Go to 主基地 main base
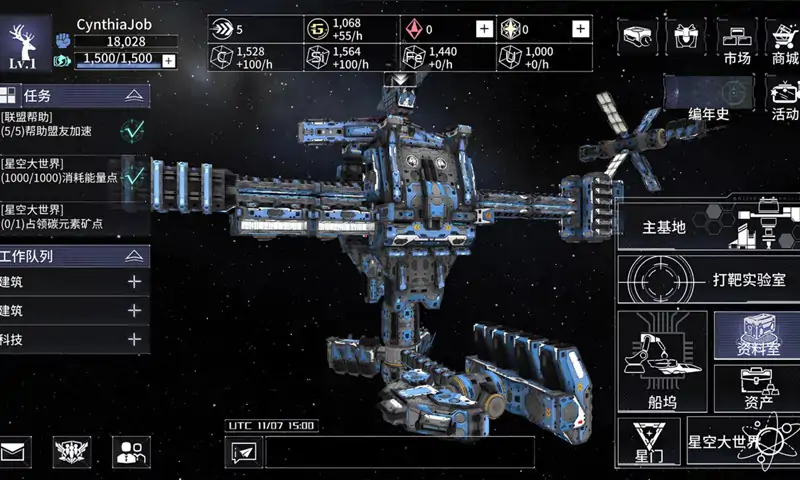This screenshot has height=480, width=800. [x=706, y=227]
